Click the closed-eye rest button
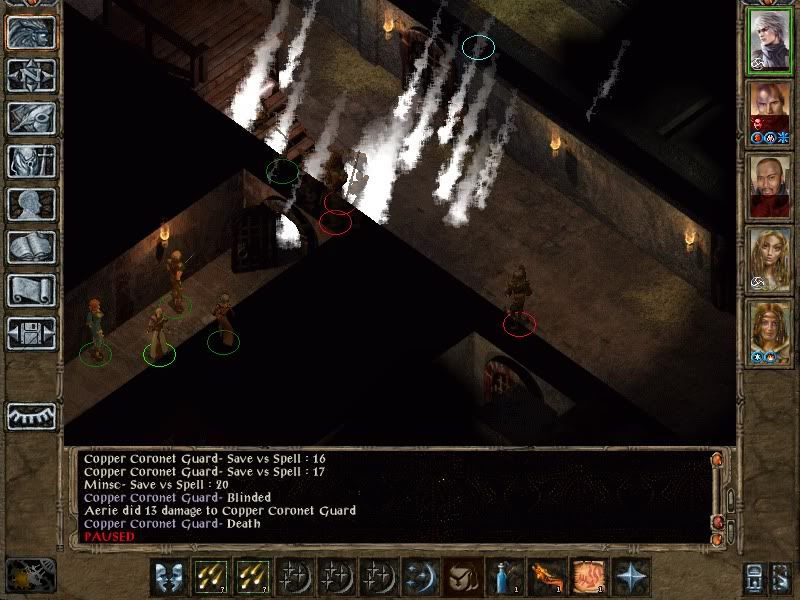This screenshot has width=800, height=600. [31, 416]
